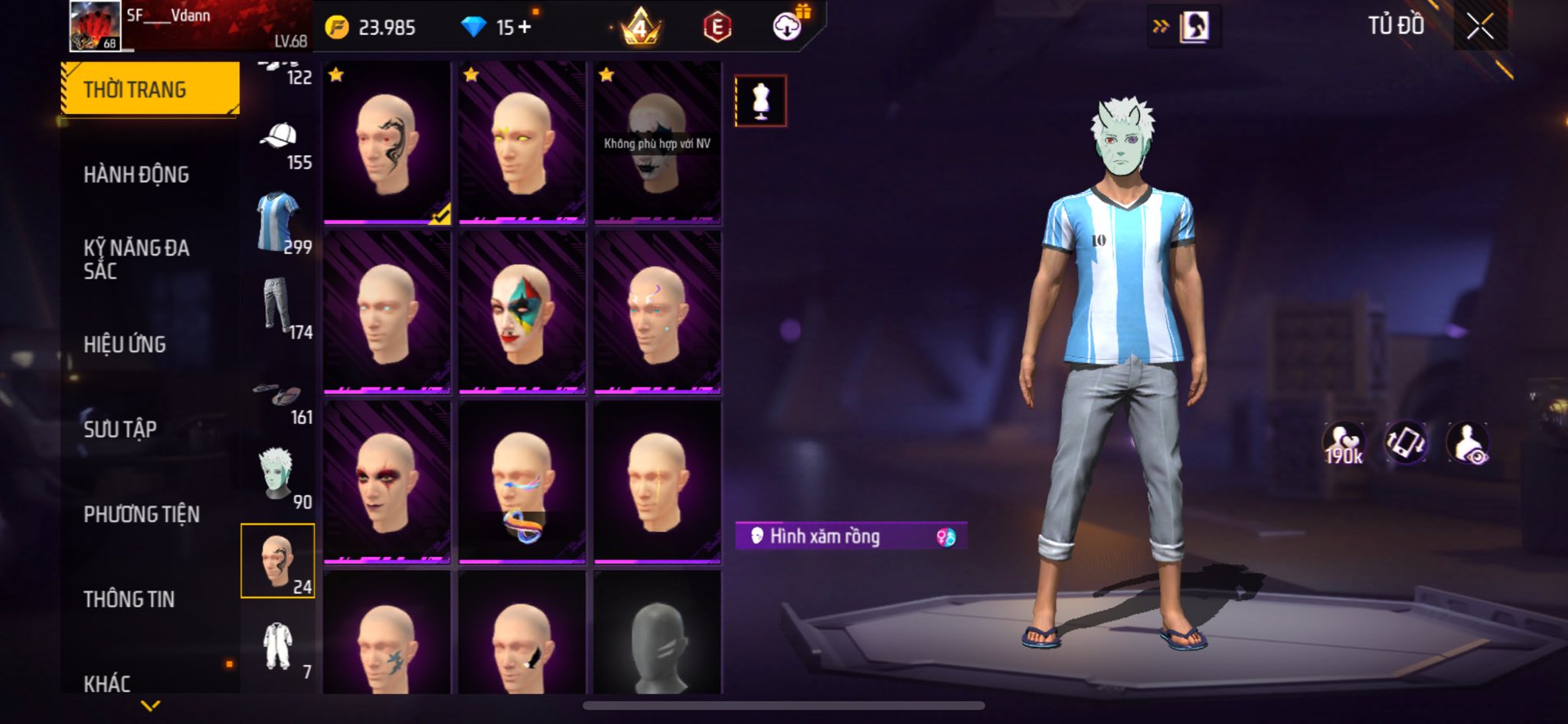Open the download cloud icon
Image resolution: width=1568 pixels, height=724 pixels.
point(787,28)
